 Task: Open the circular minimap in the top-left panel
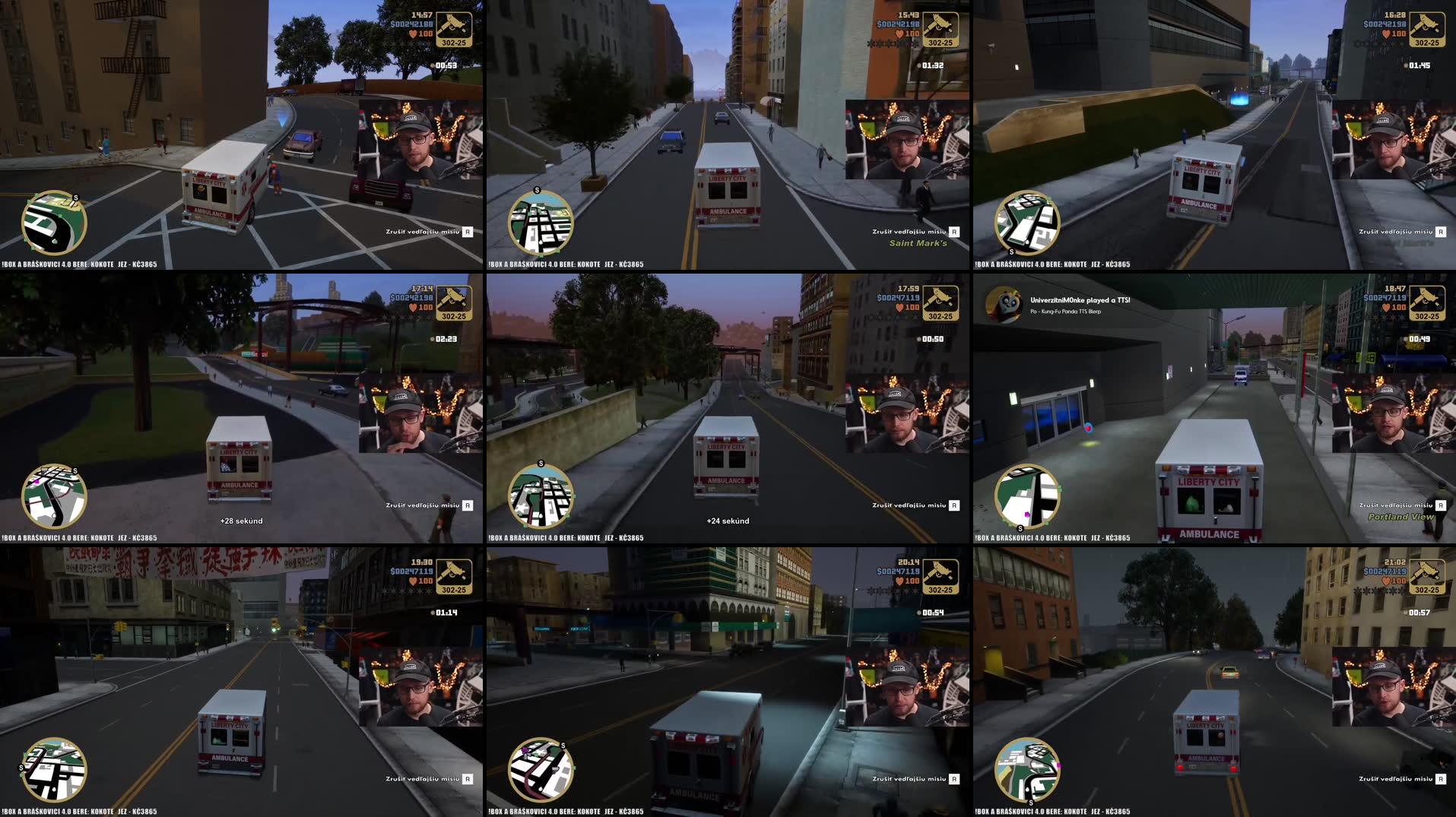pyautogui.click(x=53, y=223)
